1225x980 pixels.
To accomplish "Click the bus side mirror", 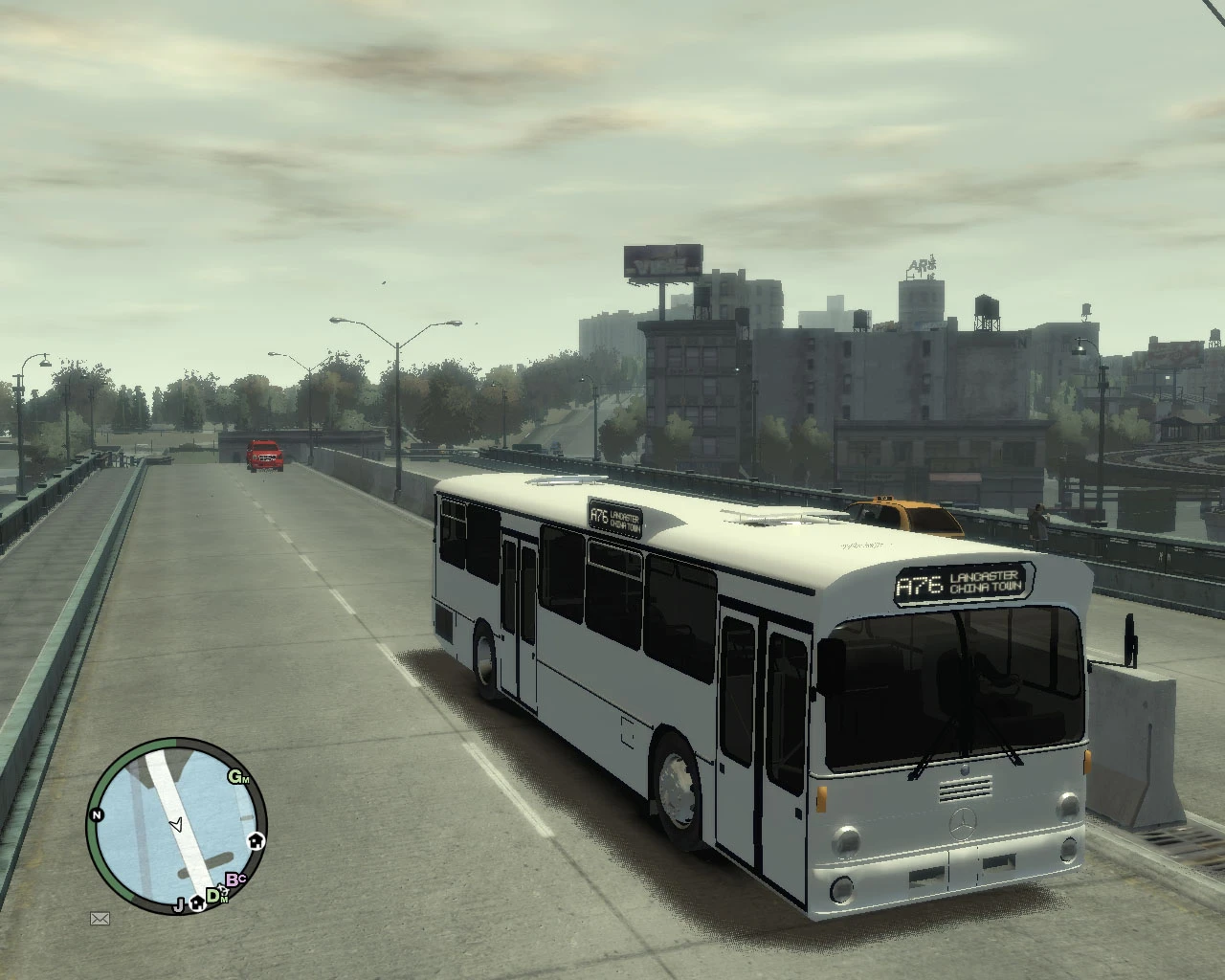I will 1129,641.
